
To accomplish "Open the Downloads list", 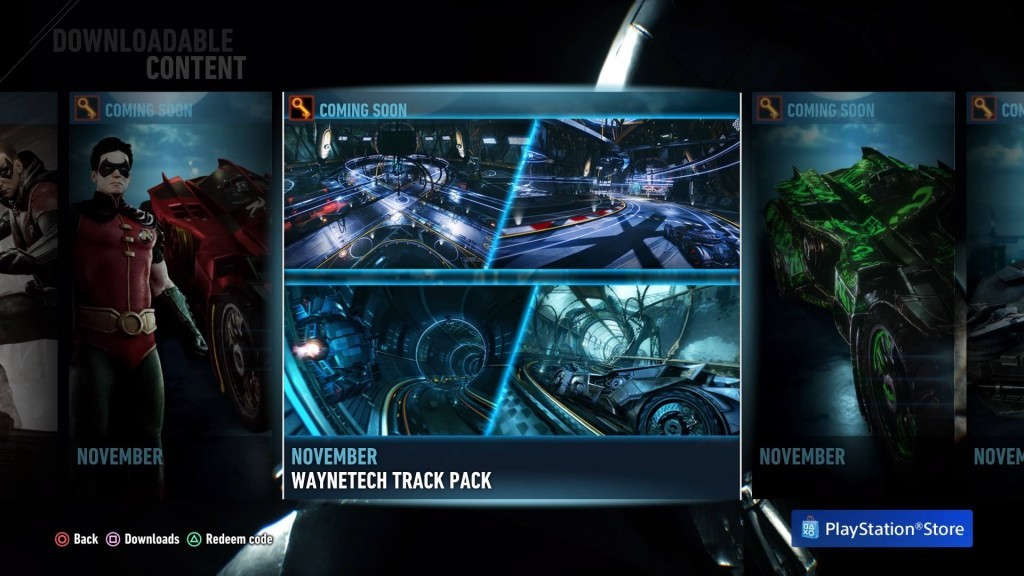I will click(x=143, y=539).
